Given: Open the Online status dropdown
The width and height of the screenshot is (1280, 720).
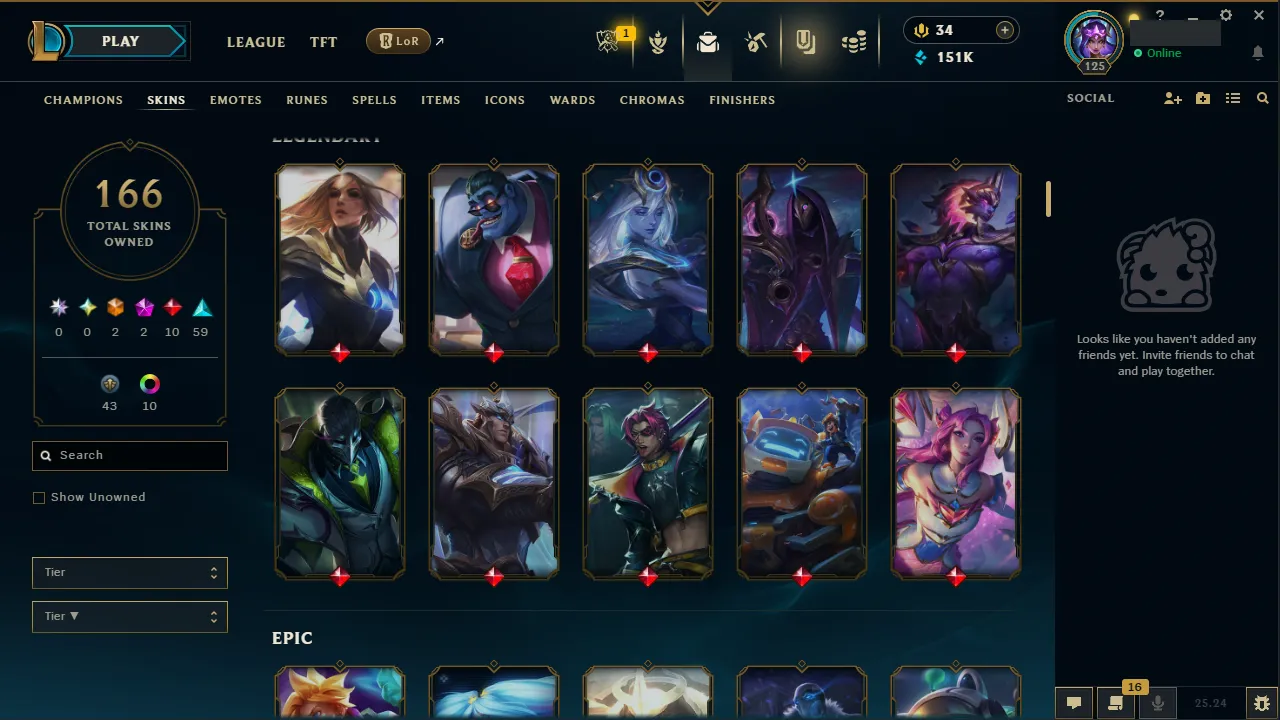Looking at the screenshot, I should [1160, 53].
